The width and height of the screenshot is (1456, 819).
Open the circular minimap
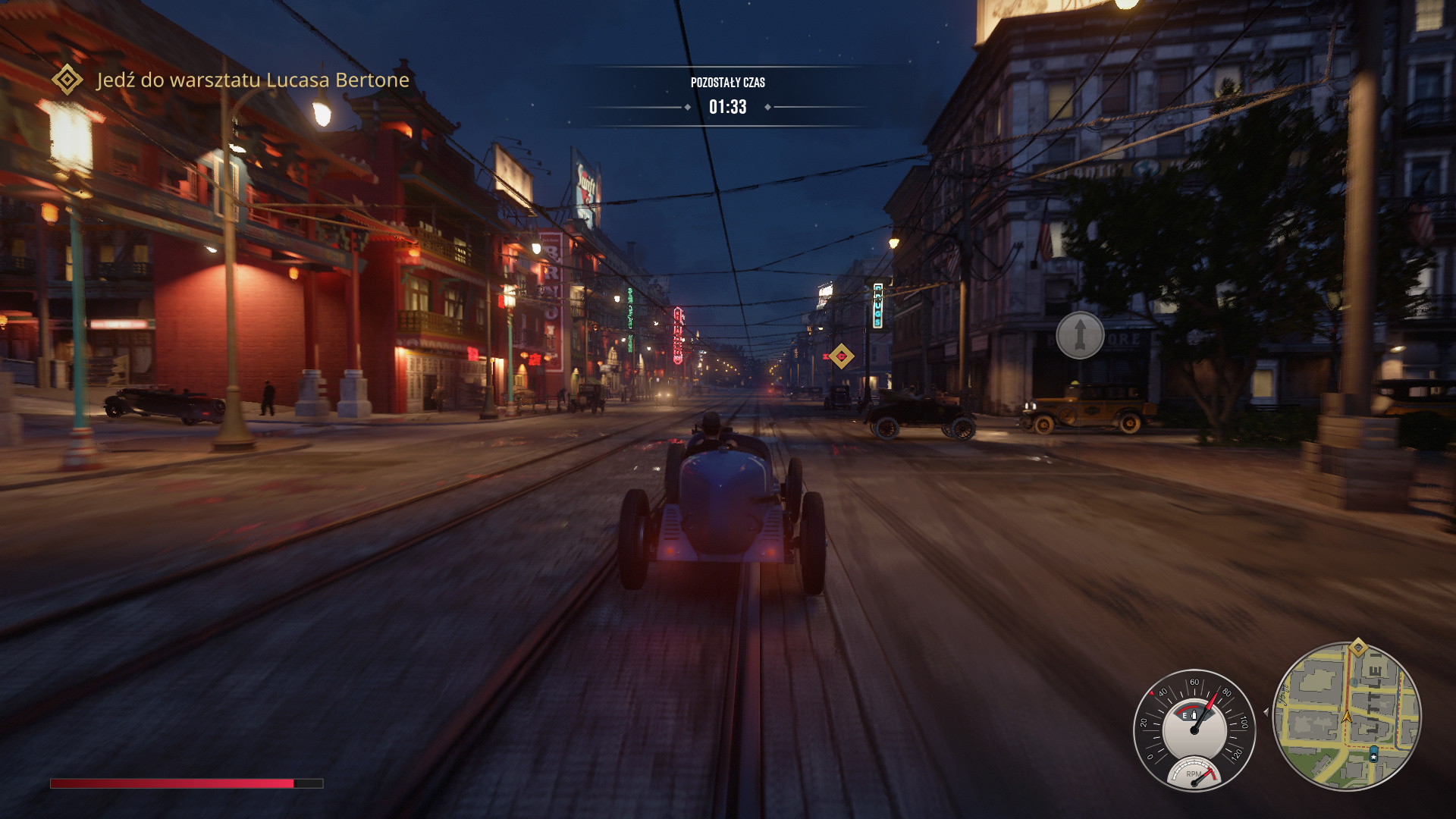pos(1347,717)
